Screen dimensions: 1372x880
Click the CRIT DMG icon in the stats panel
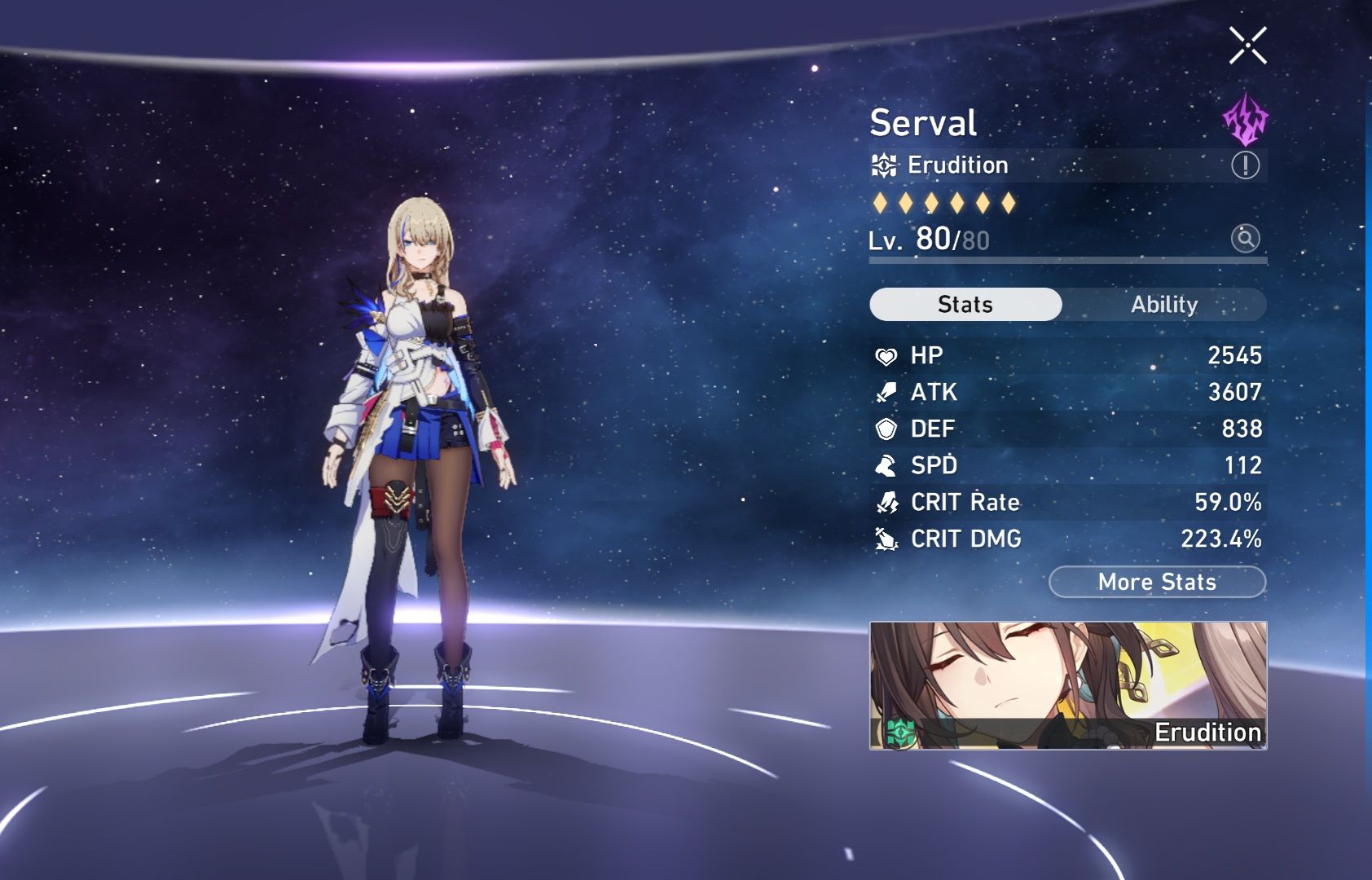coord(888,539)
